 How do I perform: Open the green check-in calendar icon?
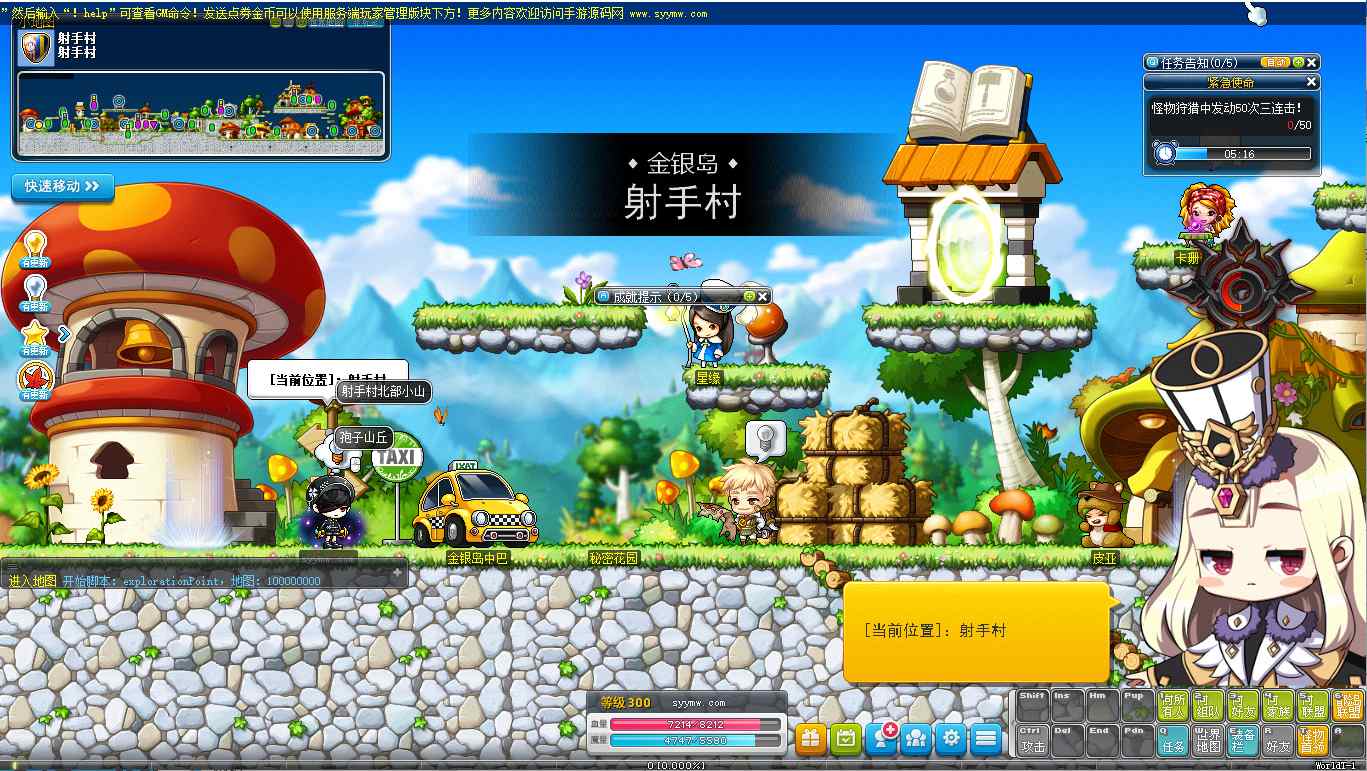[846, 738]
